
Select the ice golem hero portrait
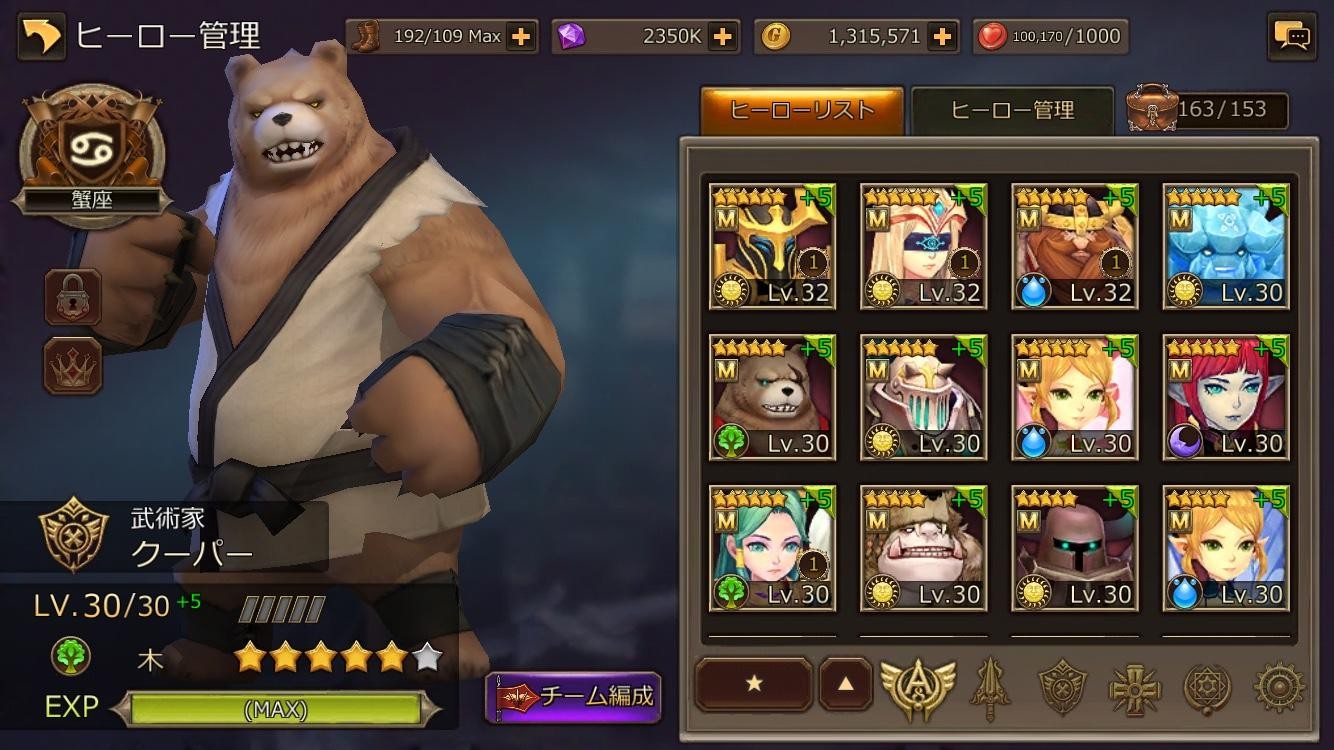click(1225, 246)
